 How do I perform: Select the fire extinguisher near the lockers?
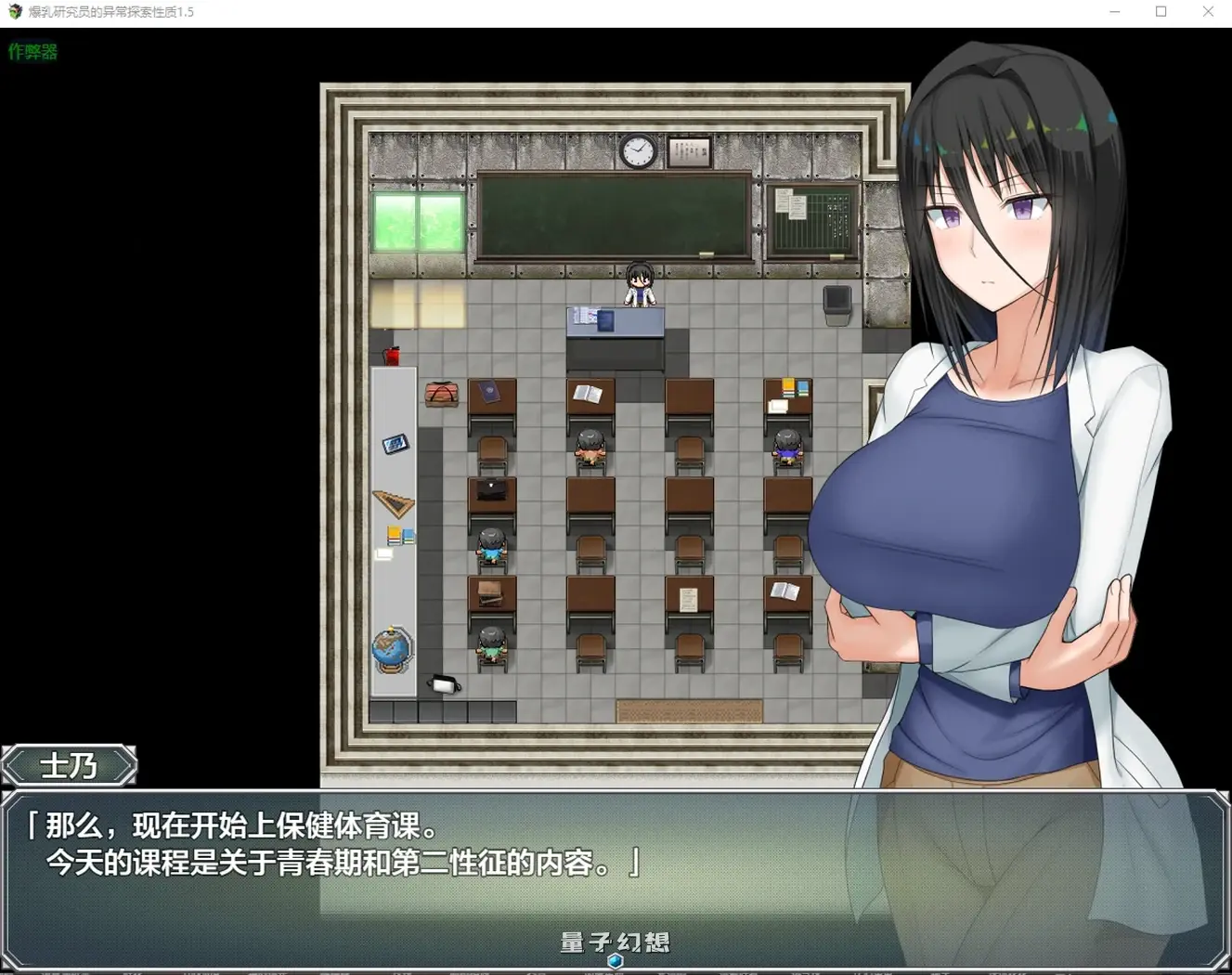coord(392,354)
